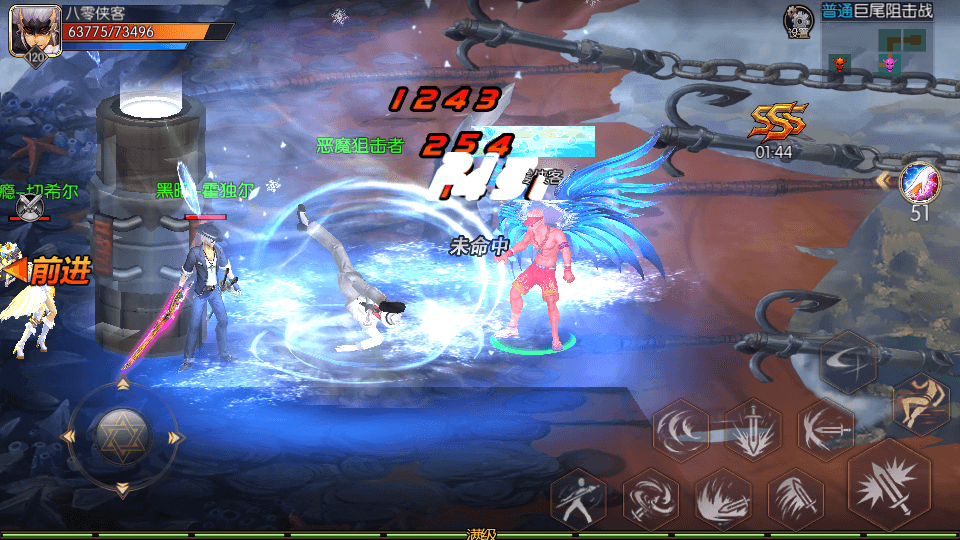Use the downward sword ground-stab skill

753,430
